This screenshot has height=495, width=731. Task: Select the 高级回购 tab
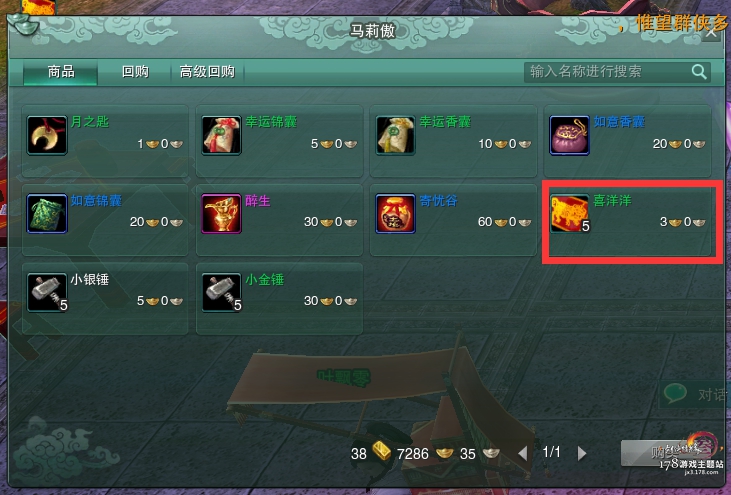coord(207,72)
